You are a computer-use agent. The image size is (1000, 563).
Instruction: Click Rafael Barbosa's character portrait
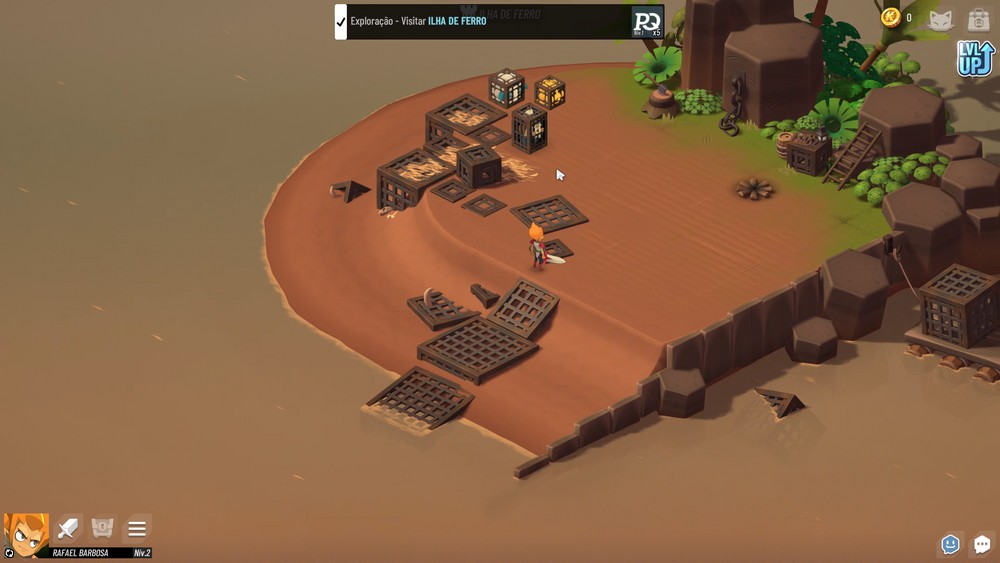click(x=26, y=535)
